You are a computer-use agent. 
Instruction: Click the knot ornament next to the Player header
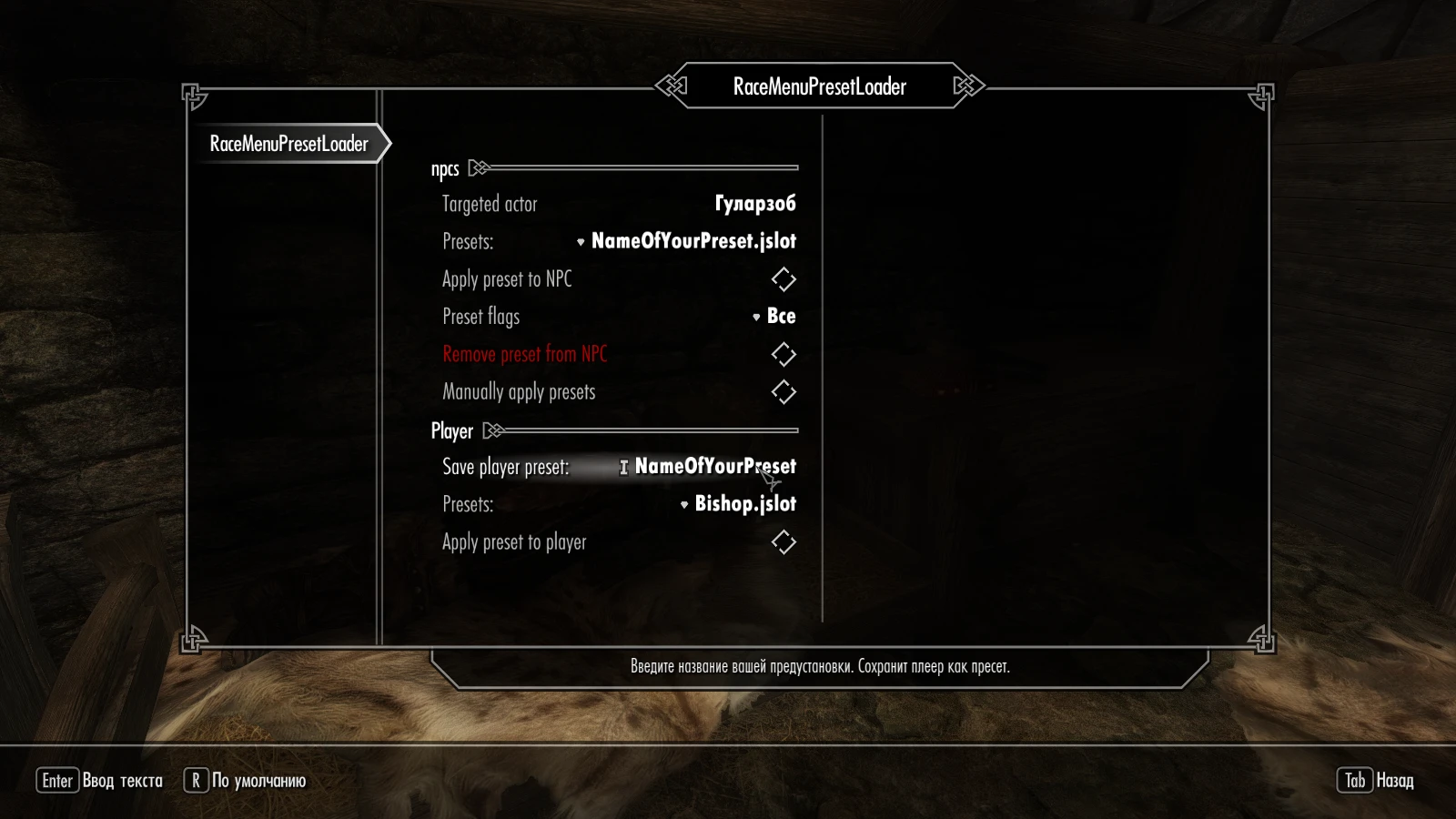(x=494, y=431)
